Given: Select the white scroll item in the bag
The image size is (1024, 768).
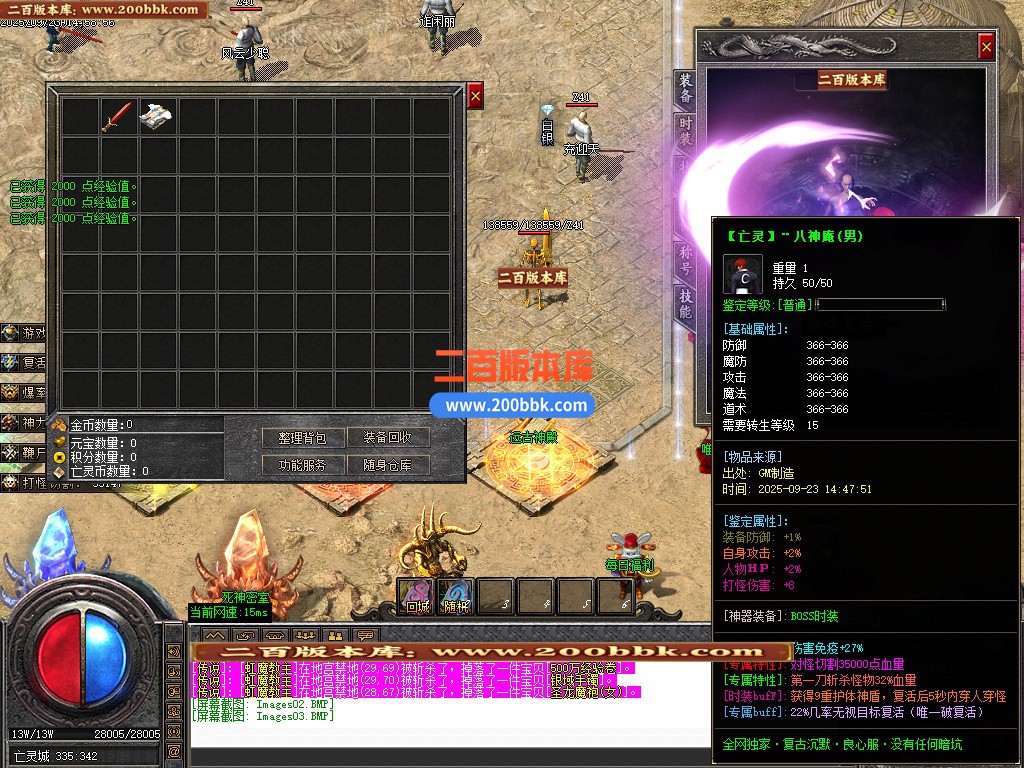Looking at the screenshot, I should pyautogui.click(x=157, y=116).
